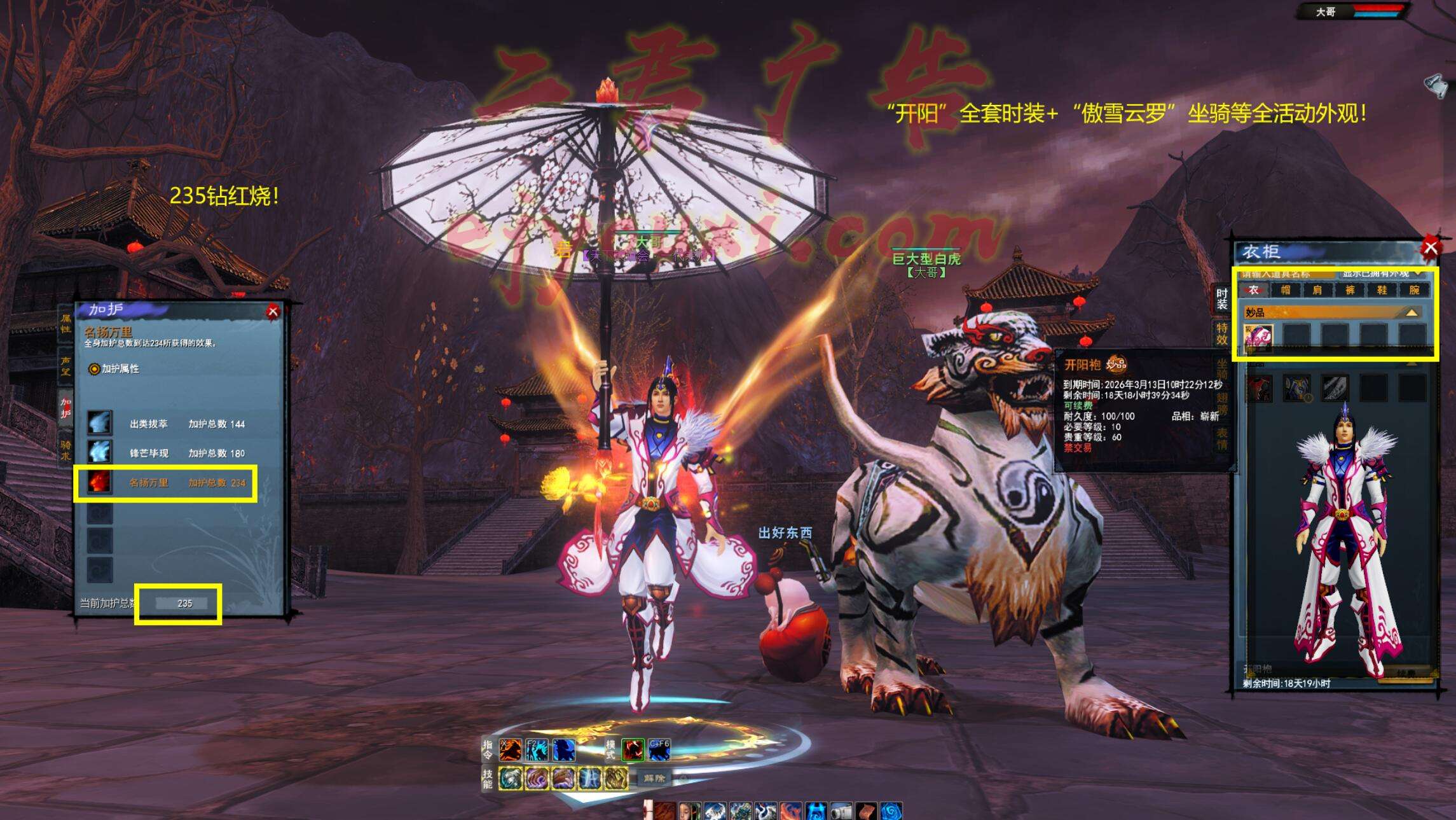This screenshot has height=820, width=1456.
Task: Click the 解除 dismiss button
Action: coord(654,778)
